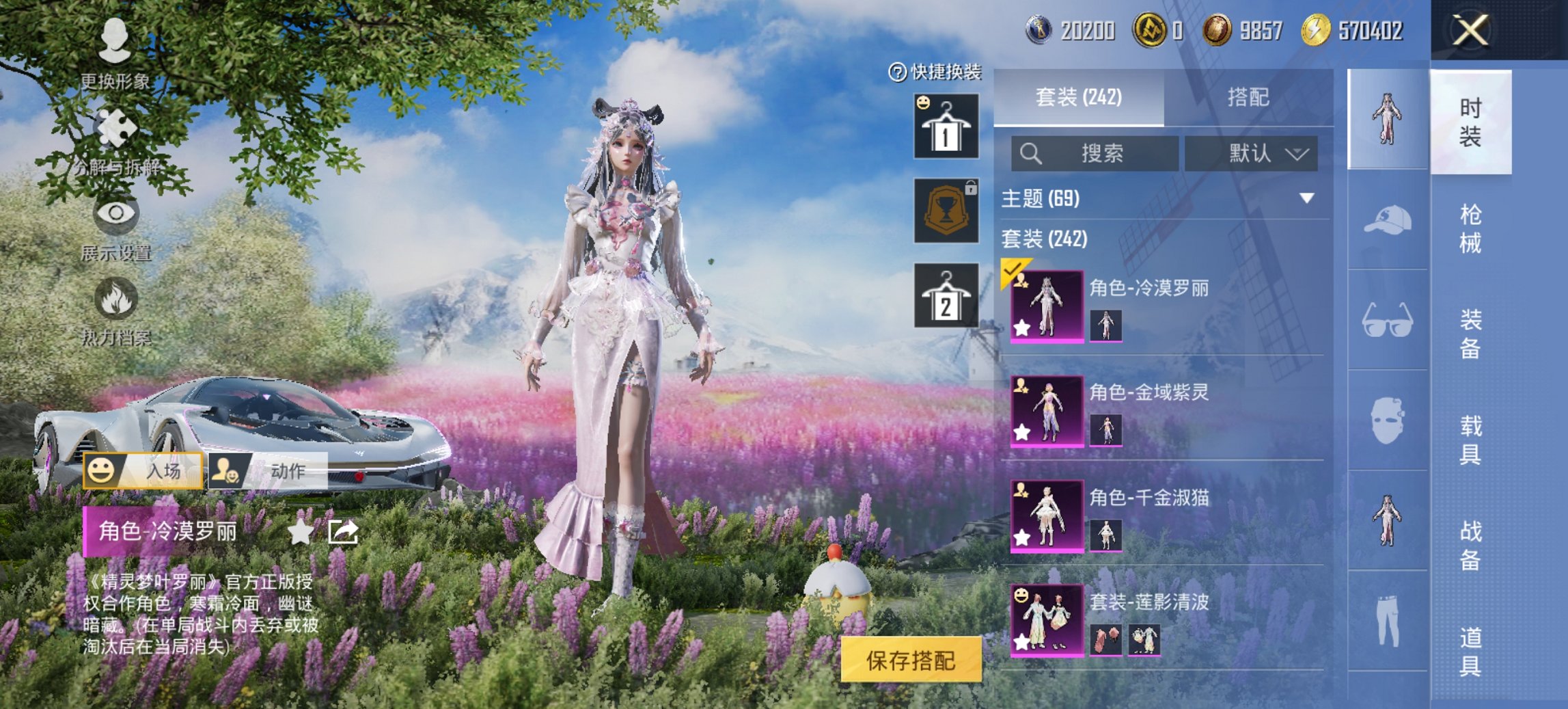Open the 默认 sorting dropdown

[x=1255, y=154]
